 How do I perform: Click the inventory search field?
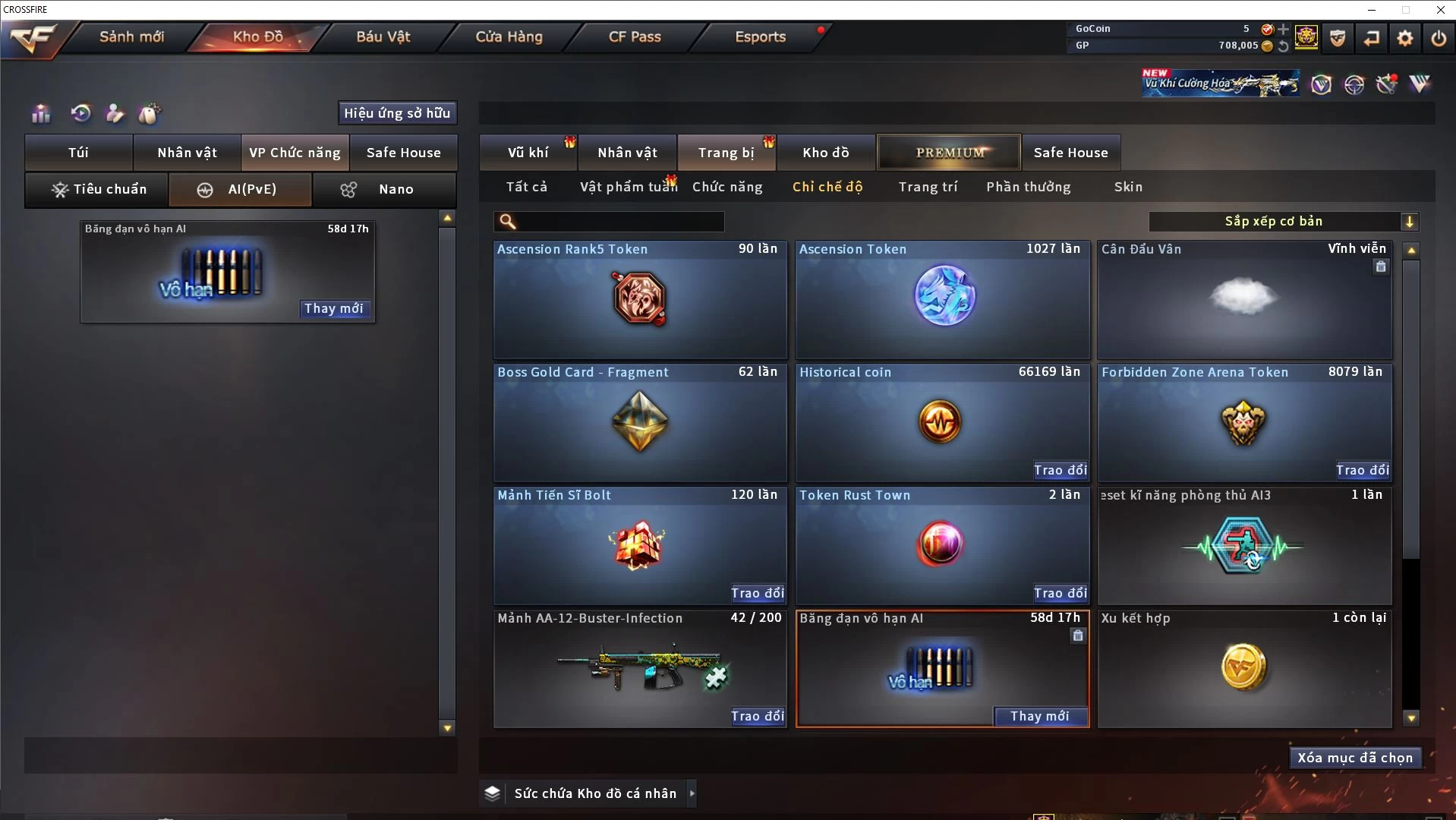tap(619, 222)
